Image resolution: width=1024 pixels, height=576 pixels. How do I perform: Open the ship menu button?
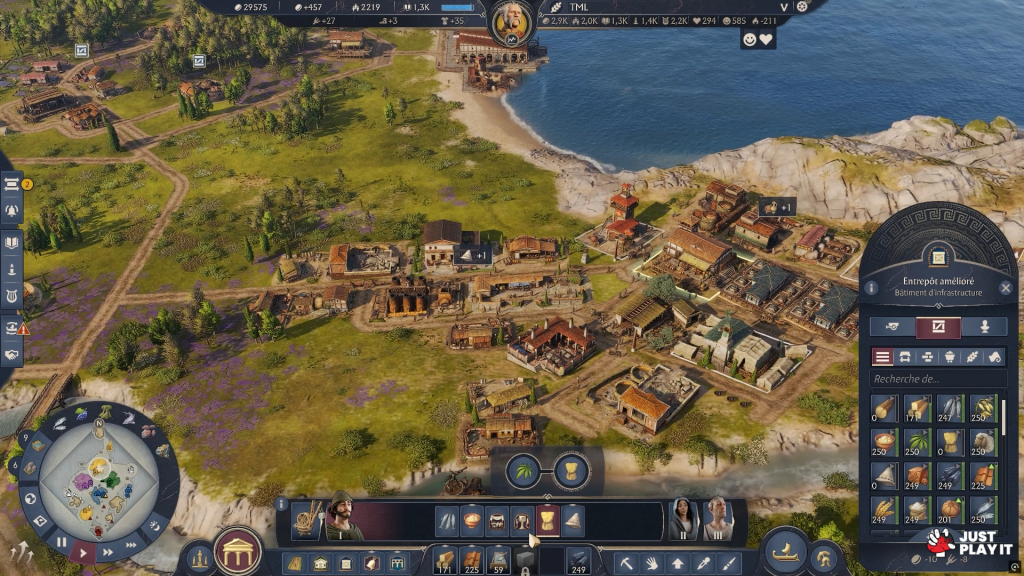785,550
